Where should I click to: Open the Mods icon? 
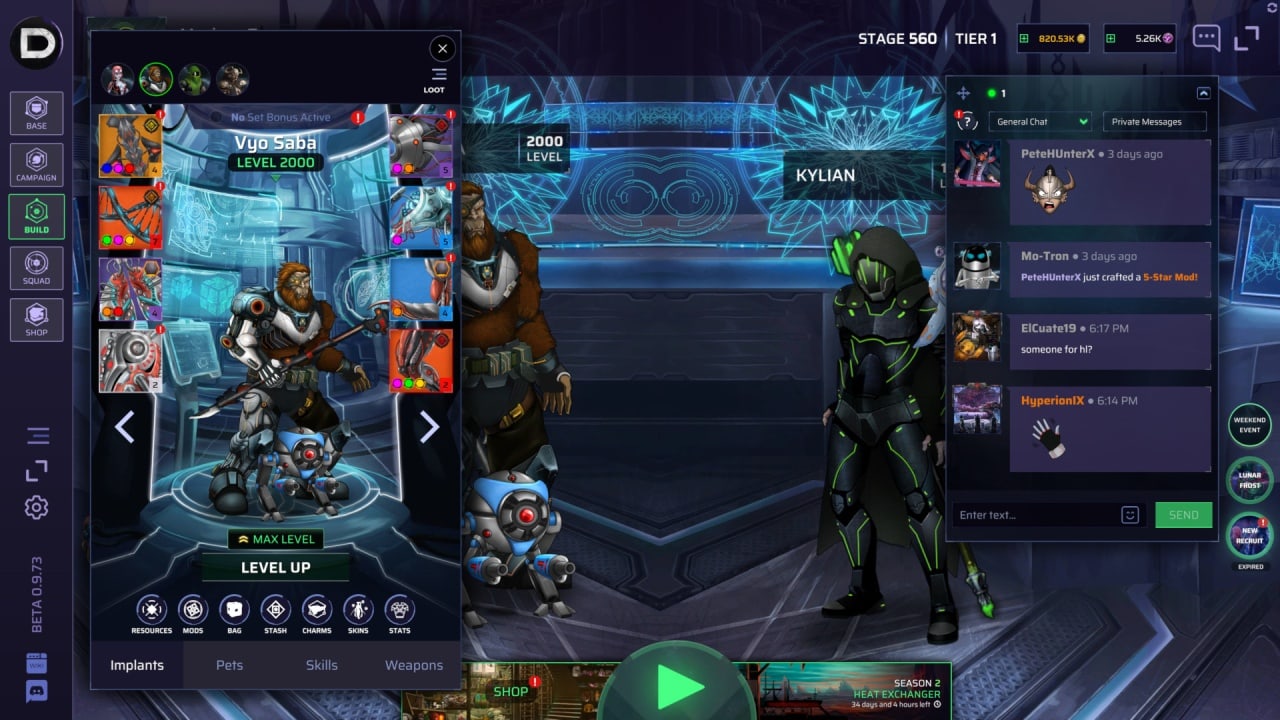(192, 610)
